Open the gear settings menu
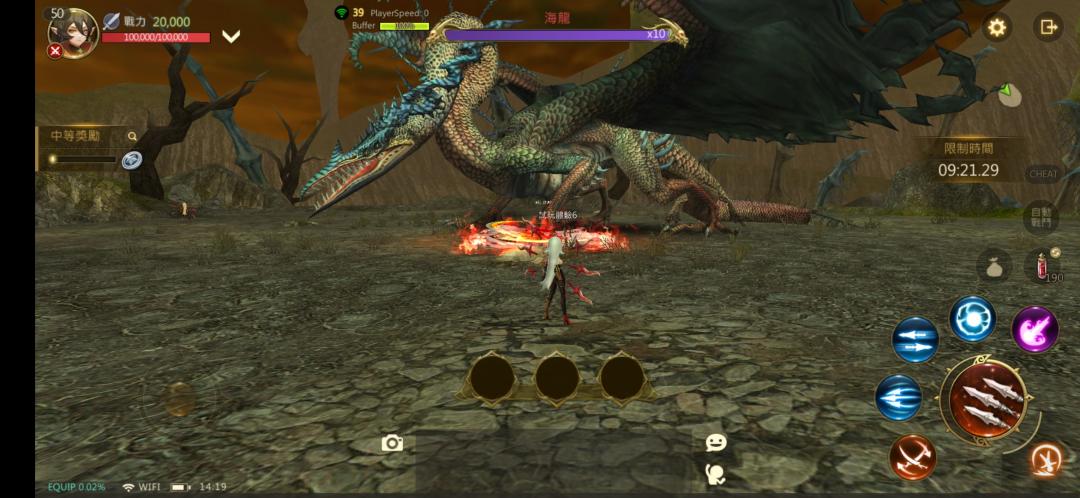This screenshot has height=498, width=1080. (x=996, y=27)
